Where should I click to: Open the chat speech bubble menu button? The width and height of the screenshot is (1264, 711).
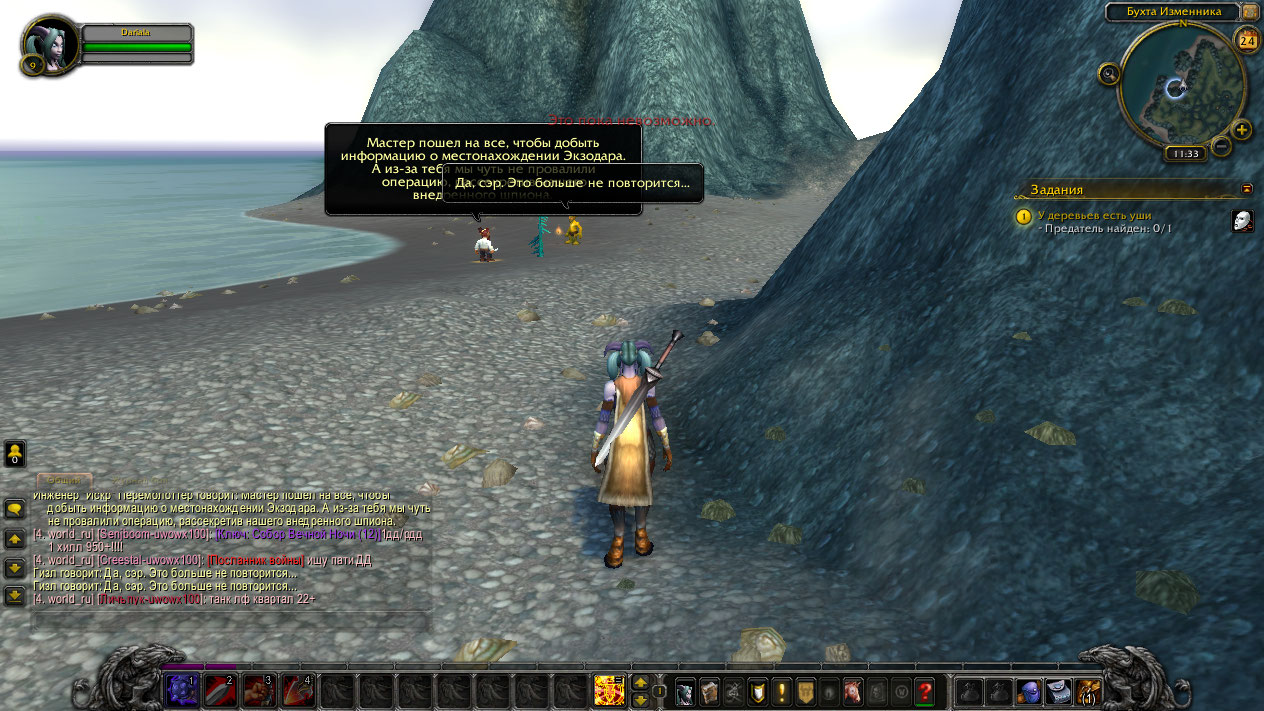15,509
